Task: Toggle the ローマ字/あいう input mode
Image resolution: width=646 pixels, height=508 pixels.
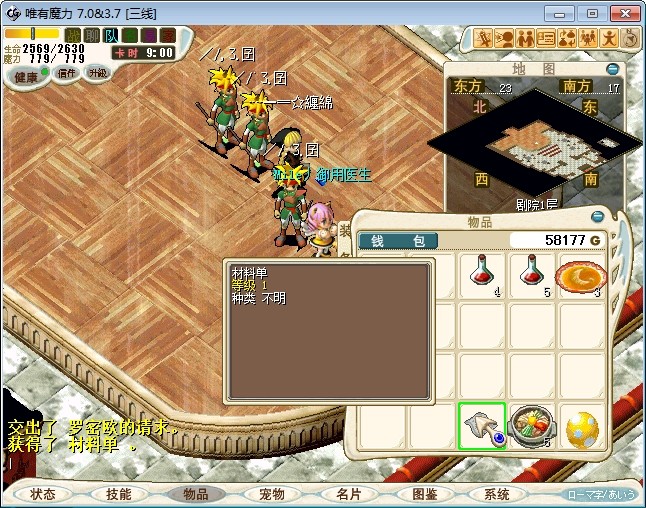Action: 602,495
